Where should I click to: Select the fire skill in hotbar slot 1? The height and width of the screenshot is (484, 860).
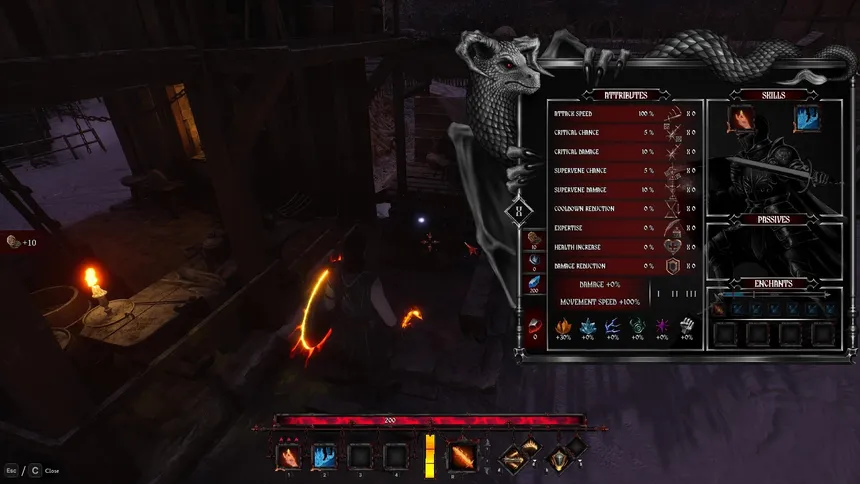288,457
